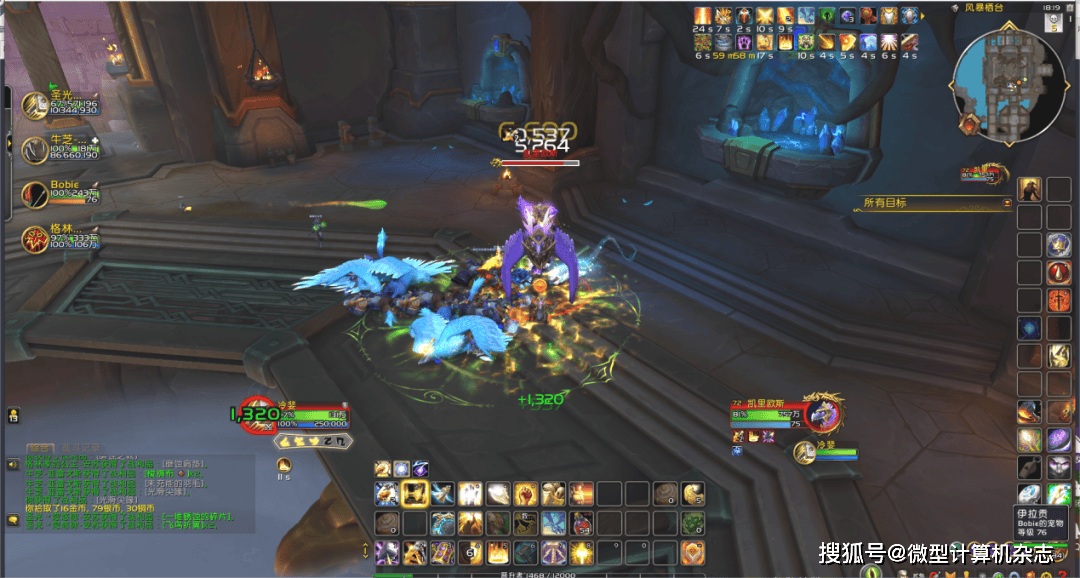The height and width of the screenshot is (578, 1080).
Task: Select the party member 牛芝 portrait
Action: [x=36, y=148]
